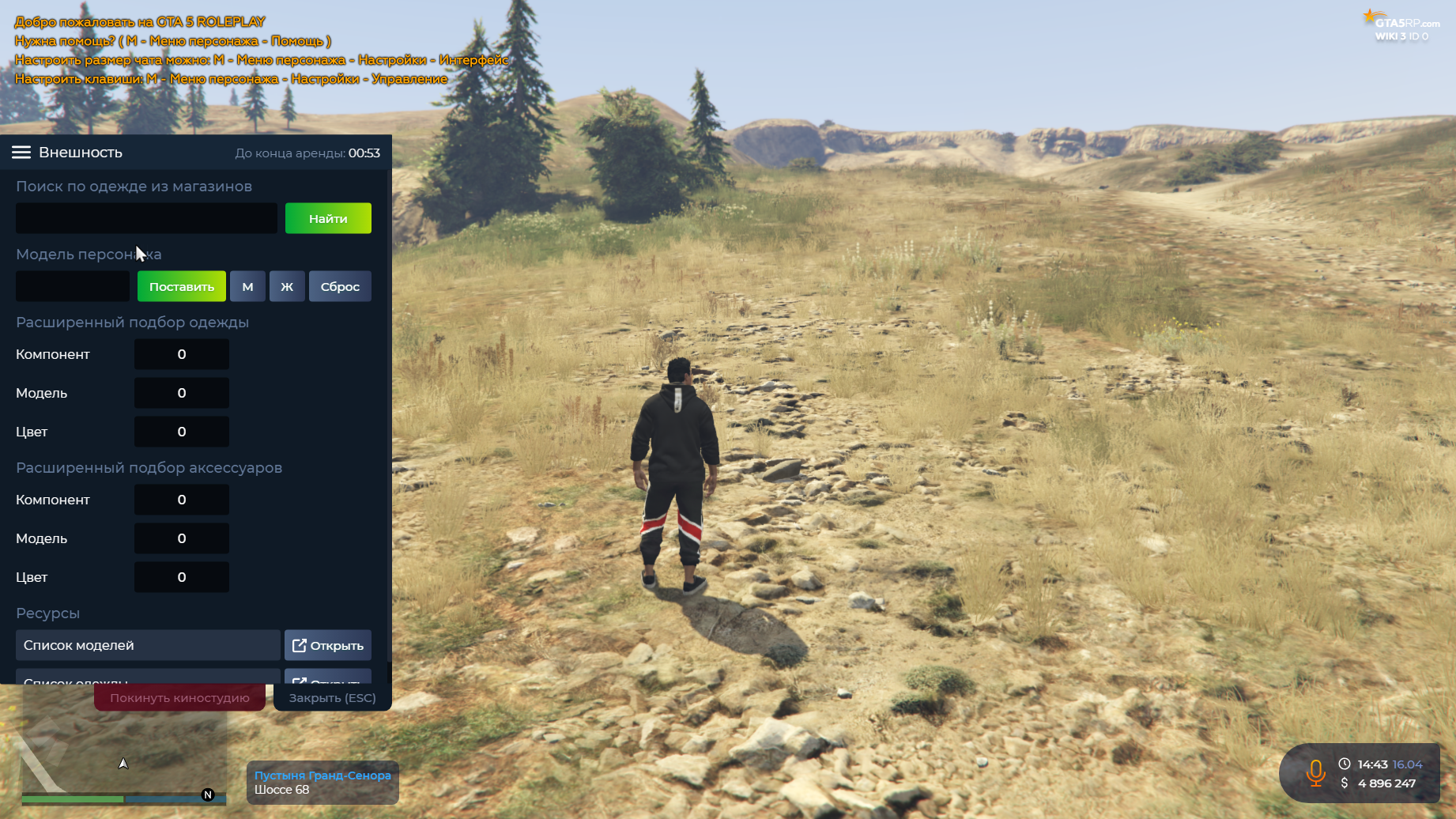Open the Список моделей resource
The height and width of the screenshot is (819, 1456).
point(328,645)
